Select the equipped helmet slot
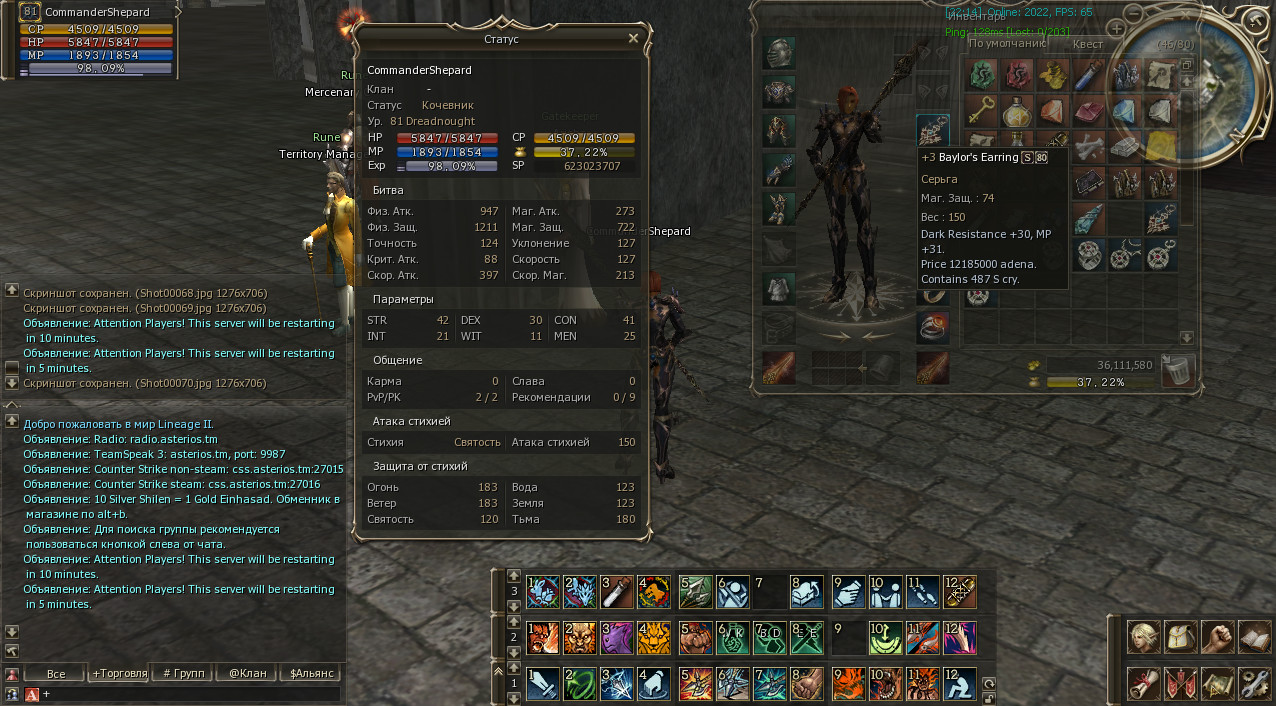1276x706 pixels. 779,53
